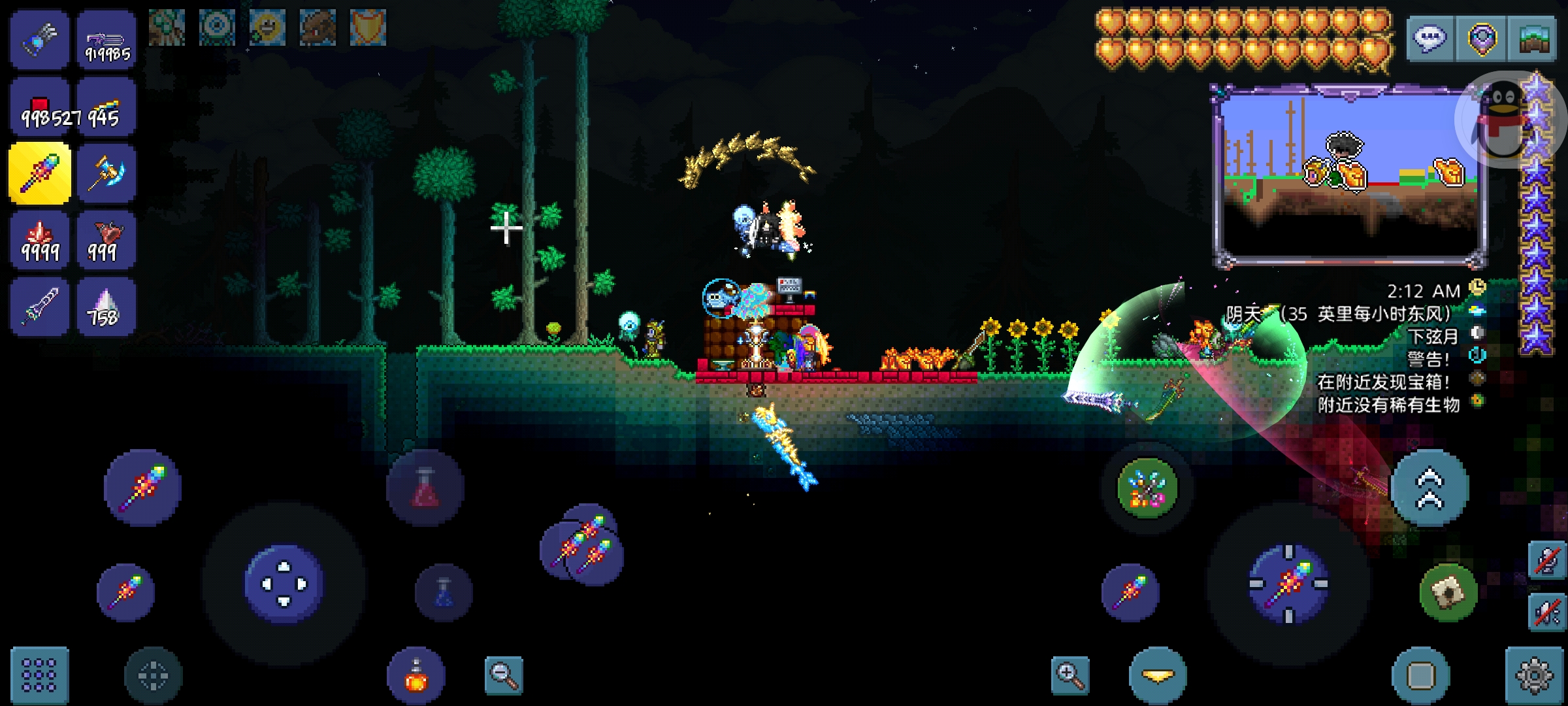Choose the pickaxe-axe hotbar slot
1568x706 pixels.
(106, 174)
